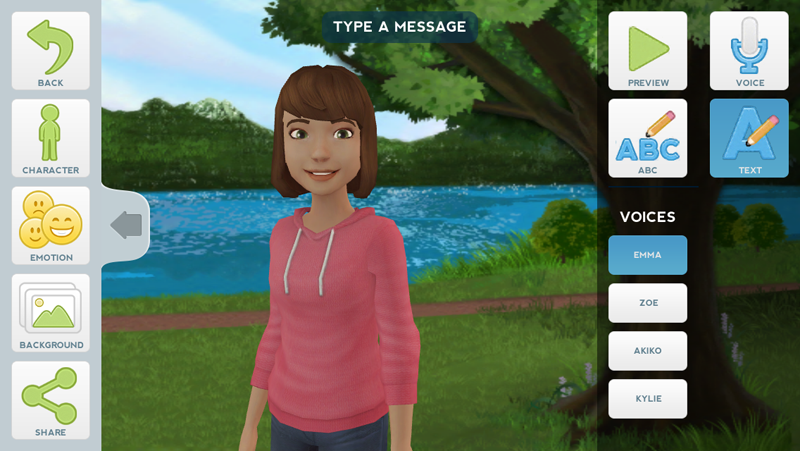Tap the Share button
The image size is (800, 451).
tap(50, 400)
